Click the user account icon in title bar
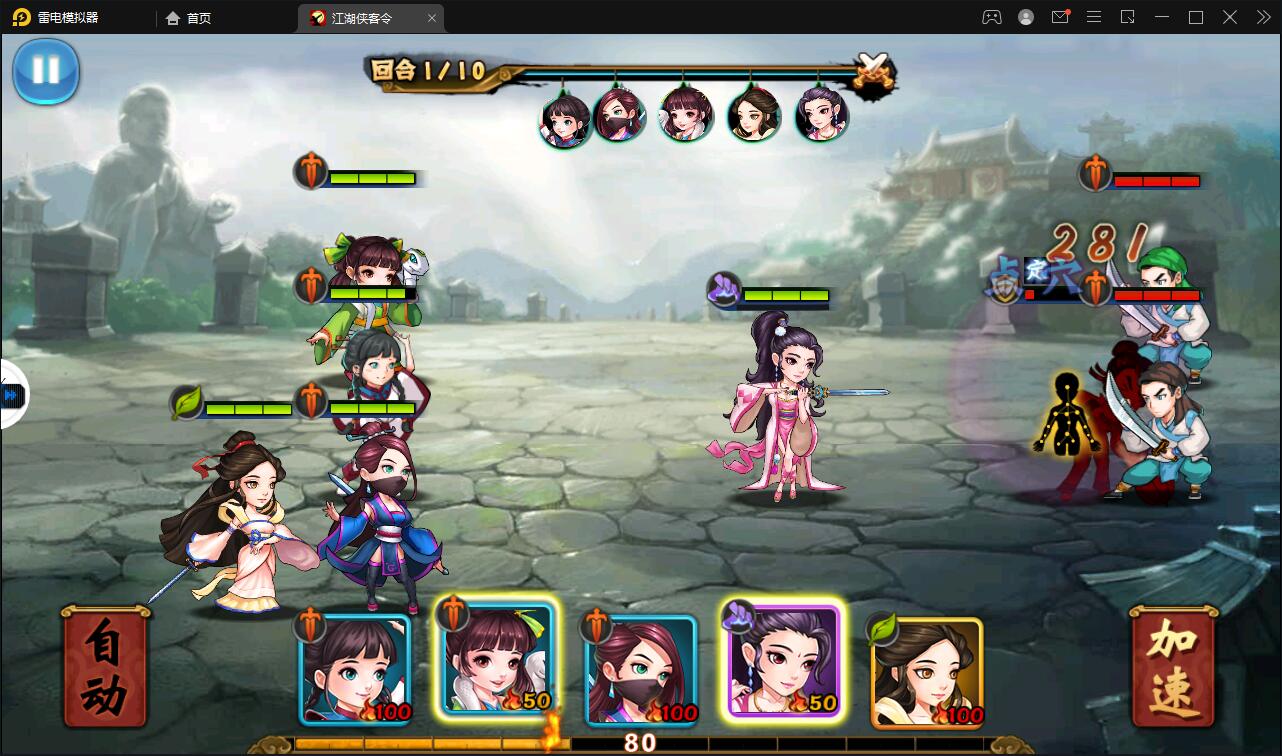Screen dimensions: 1282x756 (x=1024, y=17)
